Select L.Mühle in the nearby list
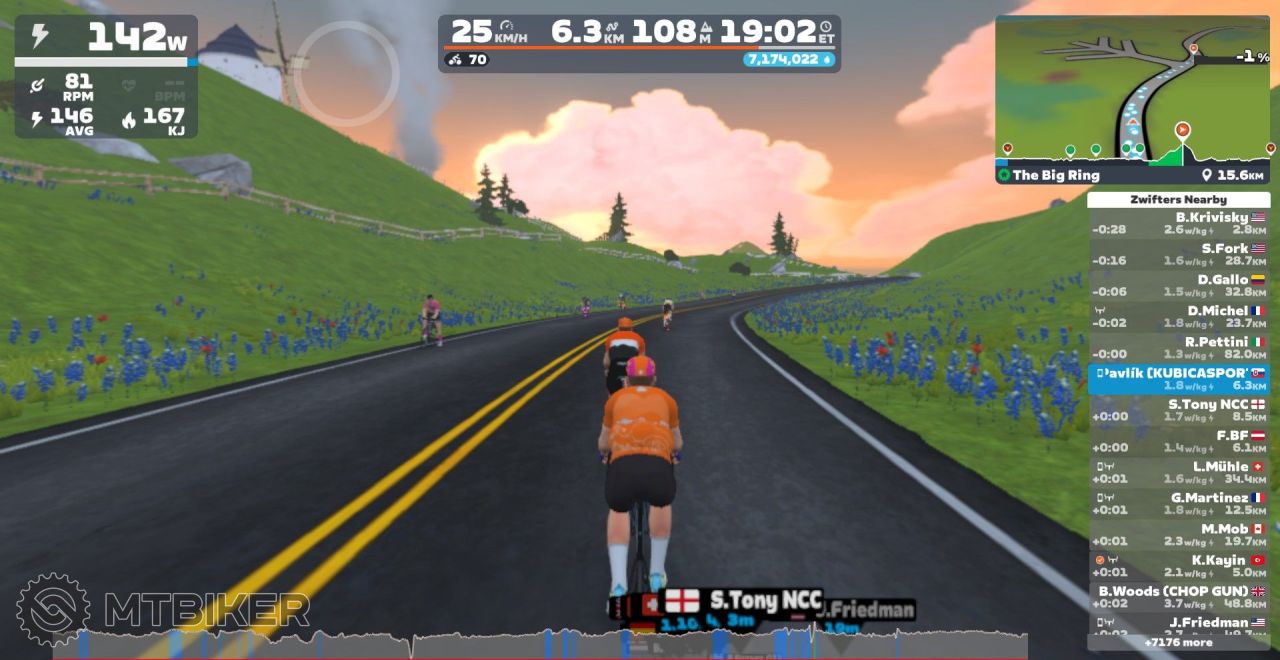The width and height of the screenshot is (1280, 660). click(x=1178, y=472)
